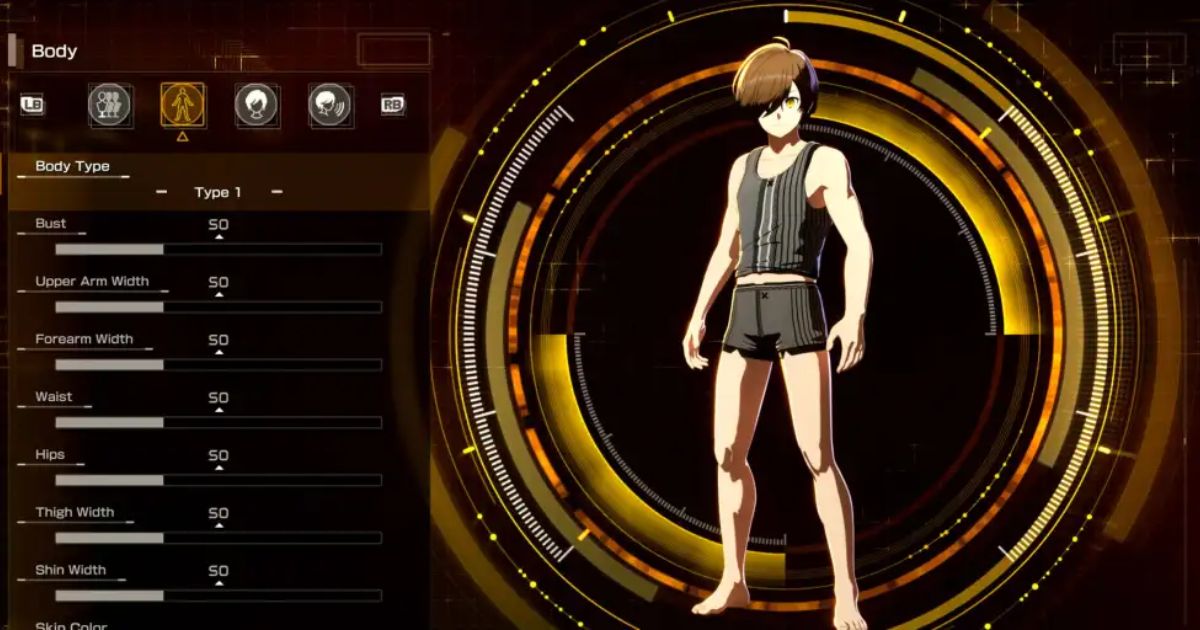
Task: Click the stepper mark right of Type 1
Action: pos(277,192)
